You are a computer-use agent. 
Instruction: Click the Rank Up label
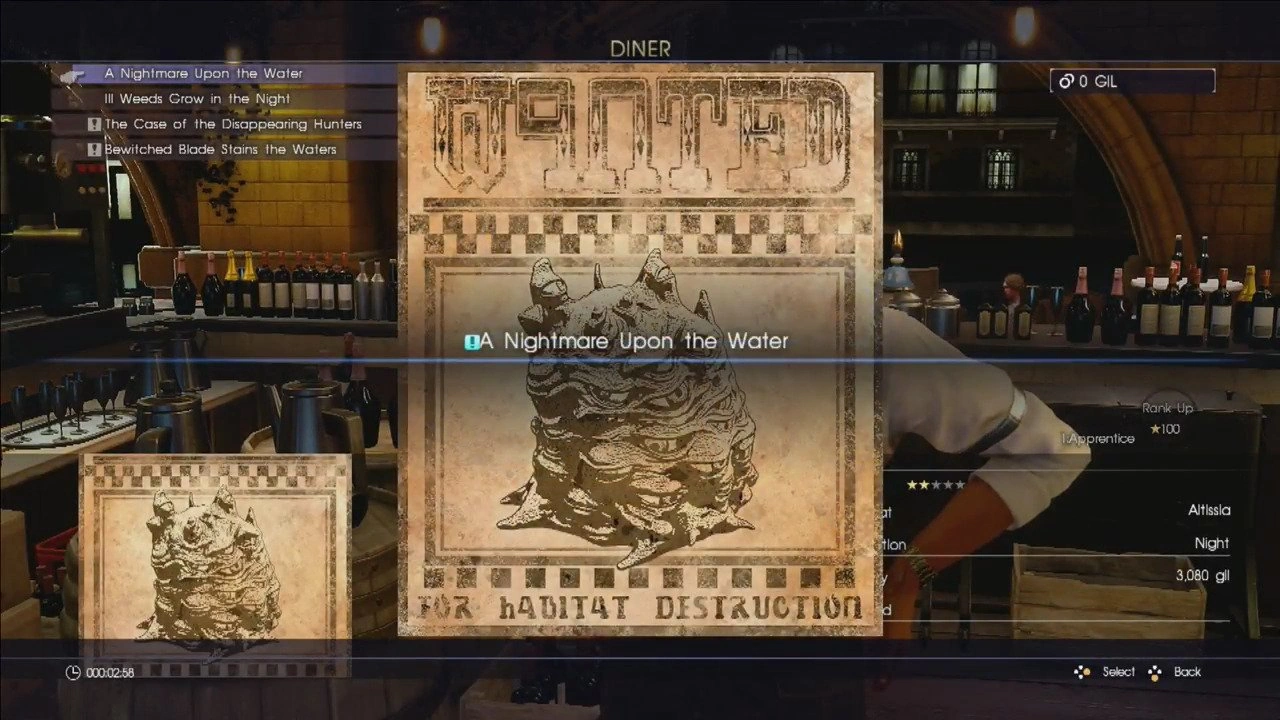click(1167, 408)
